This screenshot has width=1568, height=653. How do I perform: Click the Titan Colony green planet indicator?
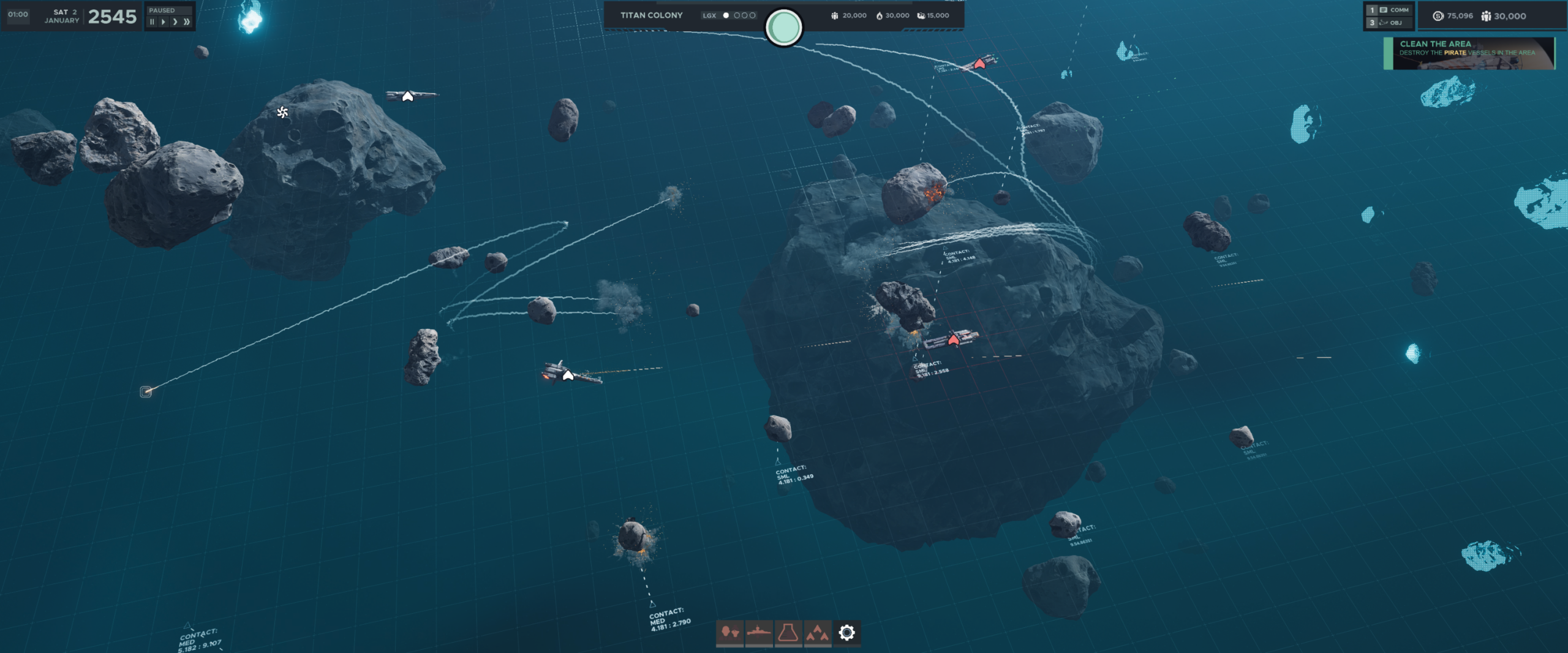pyautogui.click(x=783, y=28)
